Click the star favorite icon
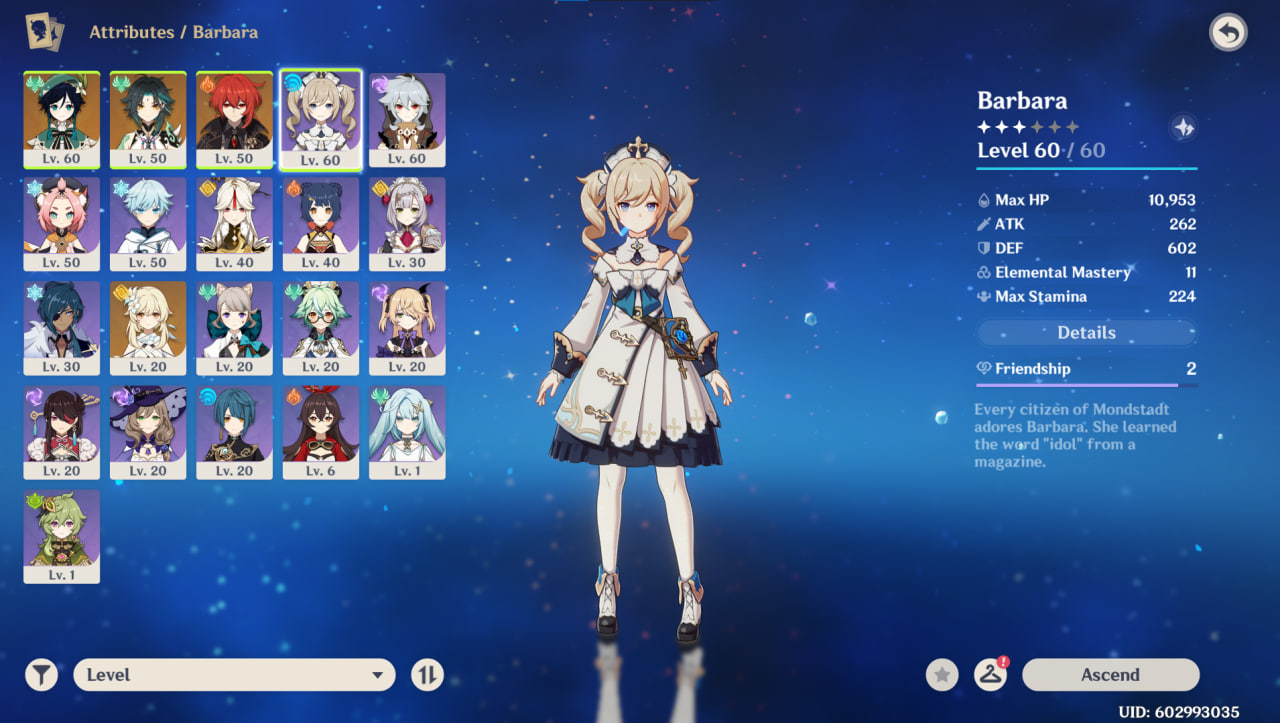Viewport: 1280px width, 723px height. pos(941,675)
